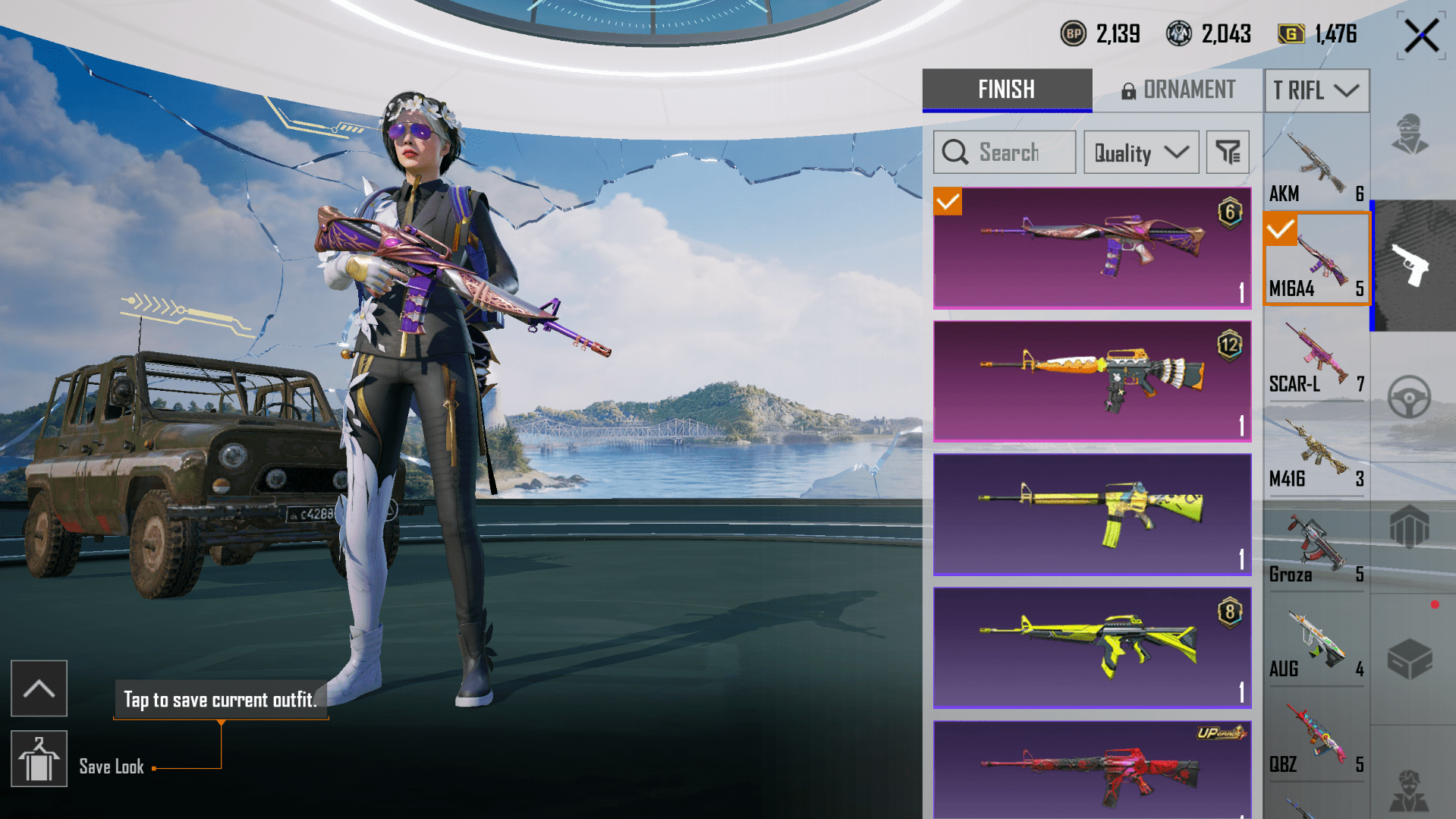The width and height of the screenshot is (1456, 819).
Task: Open the locked Ornament tab
Action: click(1178, 90)
